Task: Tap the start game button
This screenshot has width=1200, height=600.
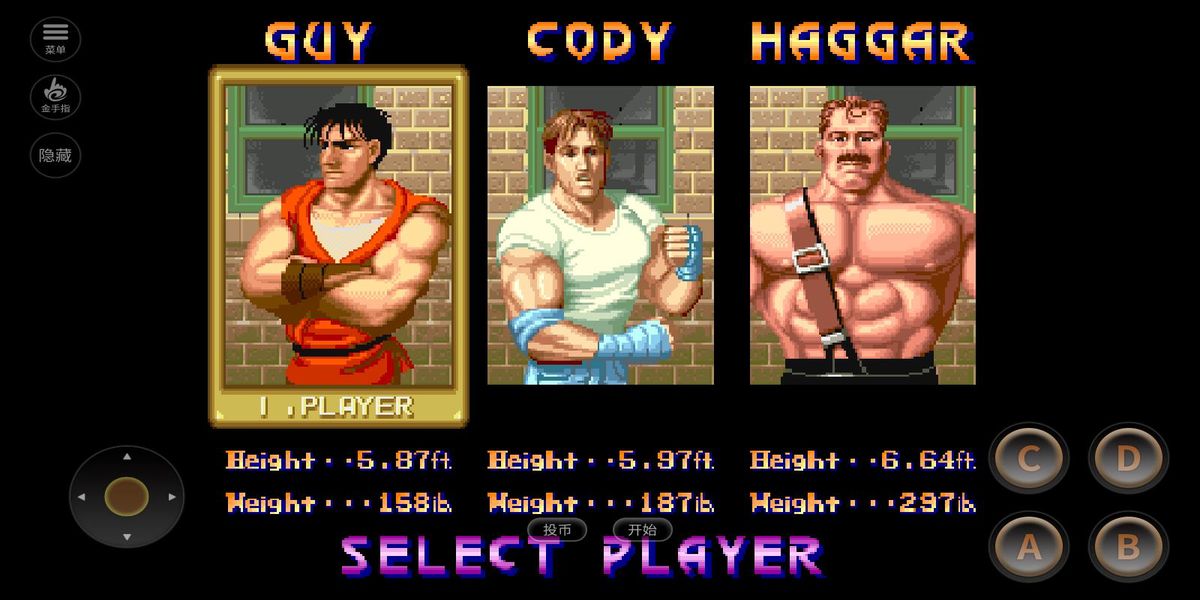Action: [643, 530]
